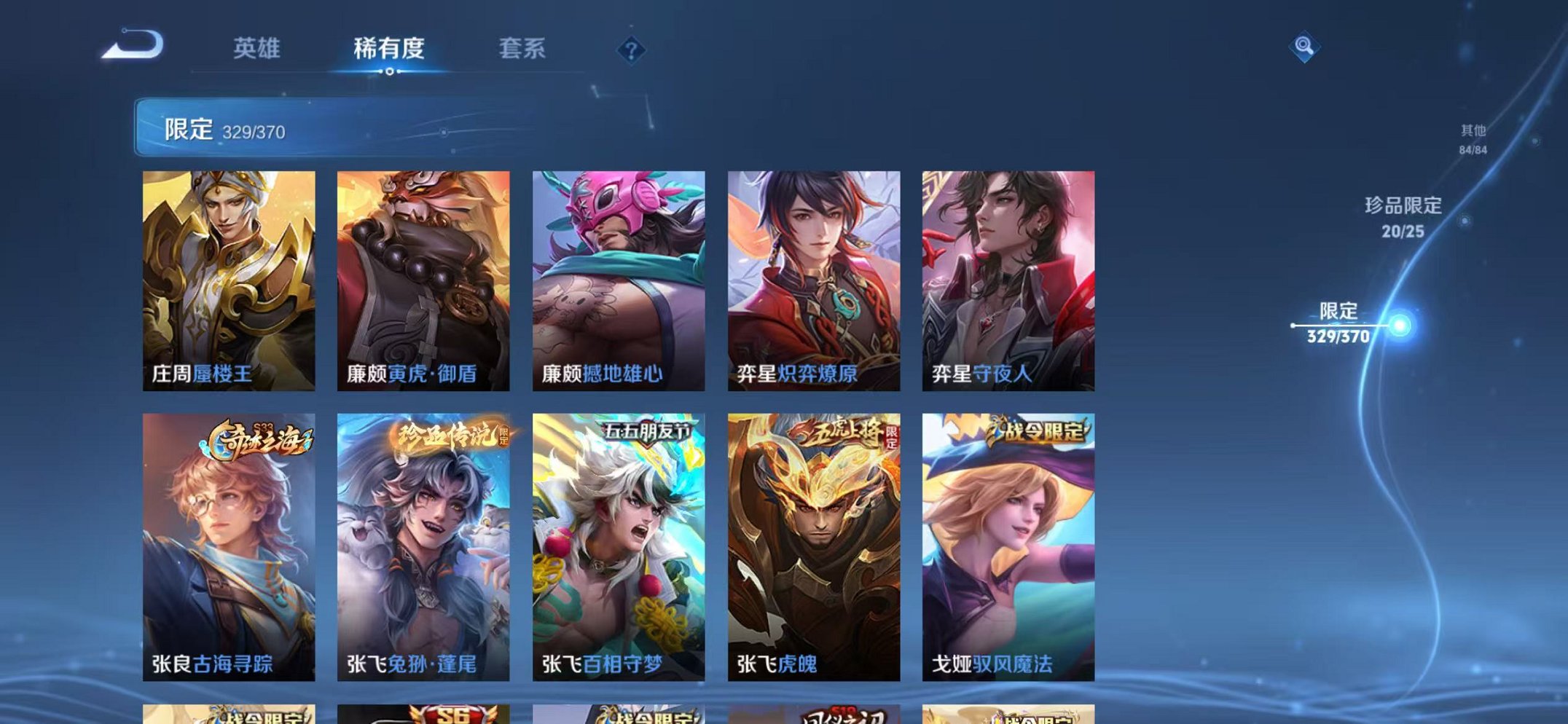
Task: View the 廉颇 撼地雄心 skin
Action: tap(618, 277)
